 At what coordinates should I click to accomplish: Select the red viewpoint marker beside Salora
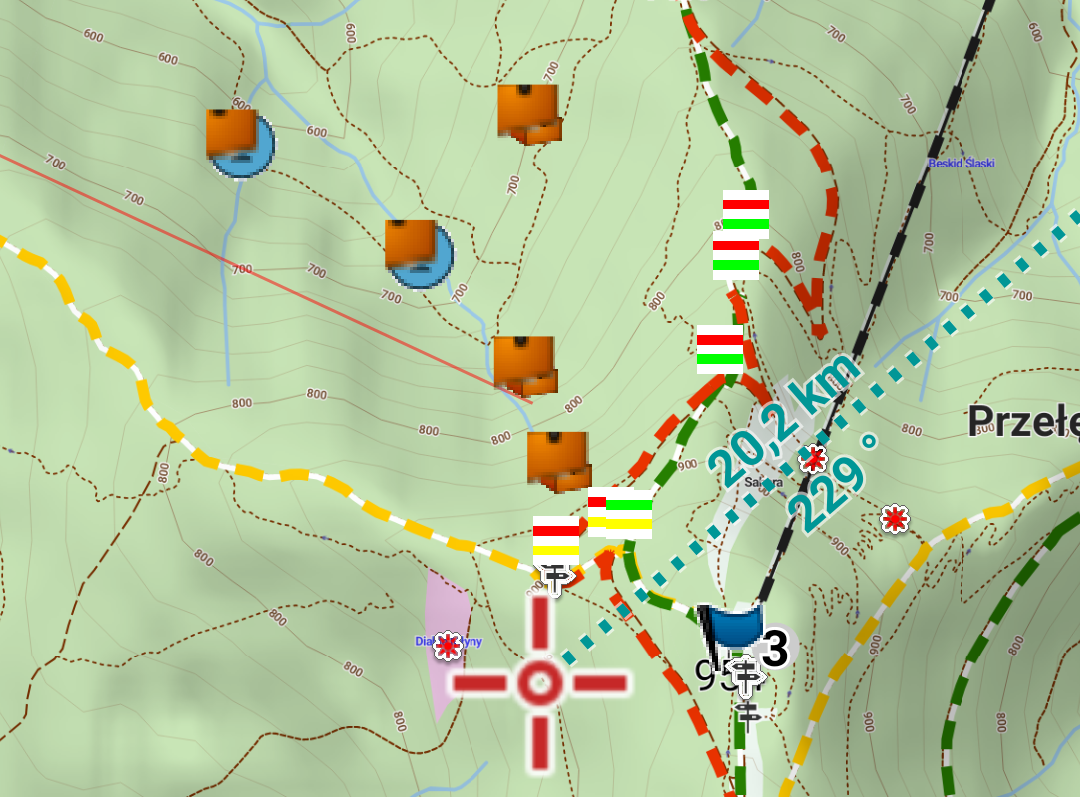pos(814,460)
